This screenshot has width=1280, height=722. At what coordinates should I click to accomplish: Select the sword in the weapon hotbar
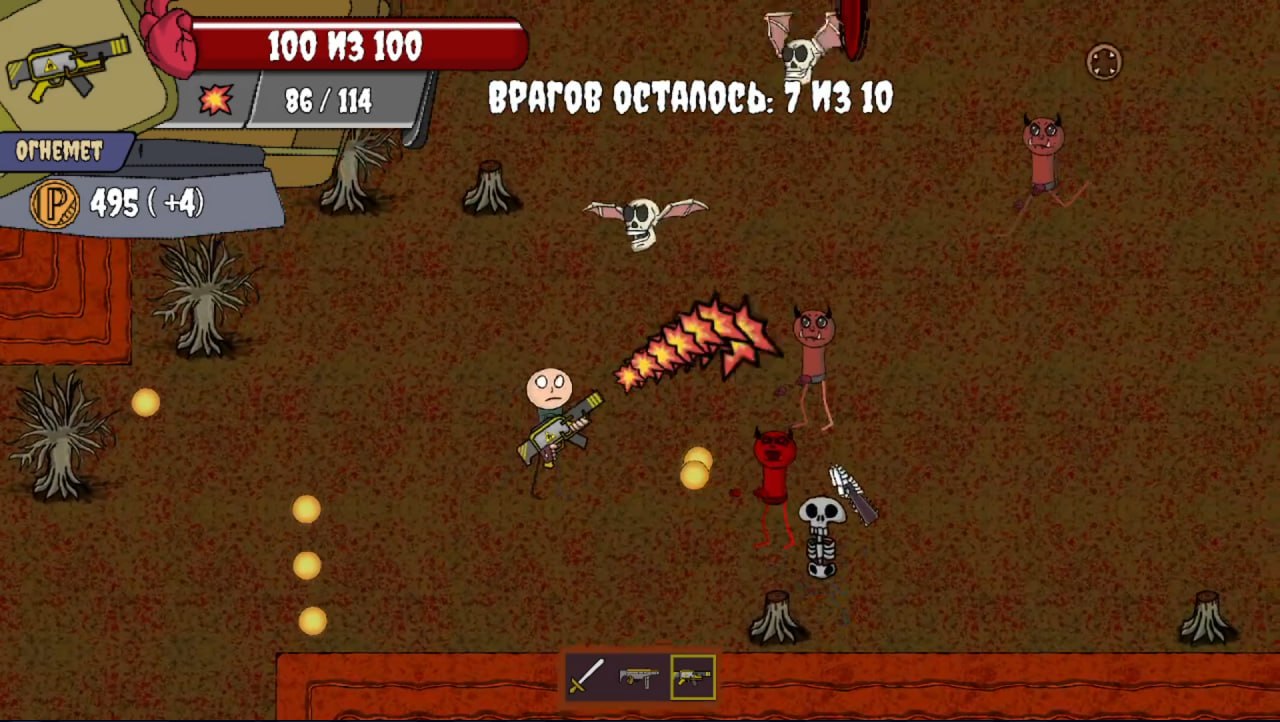(587, 677)
